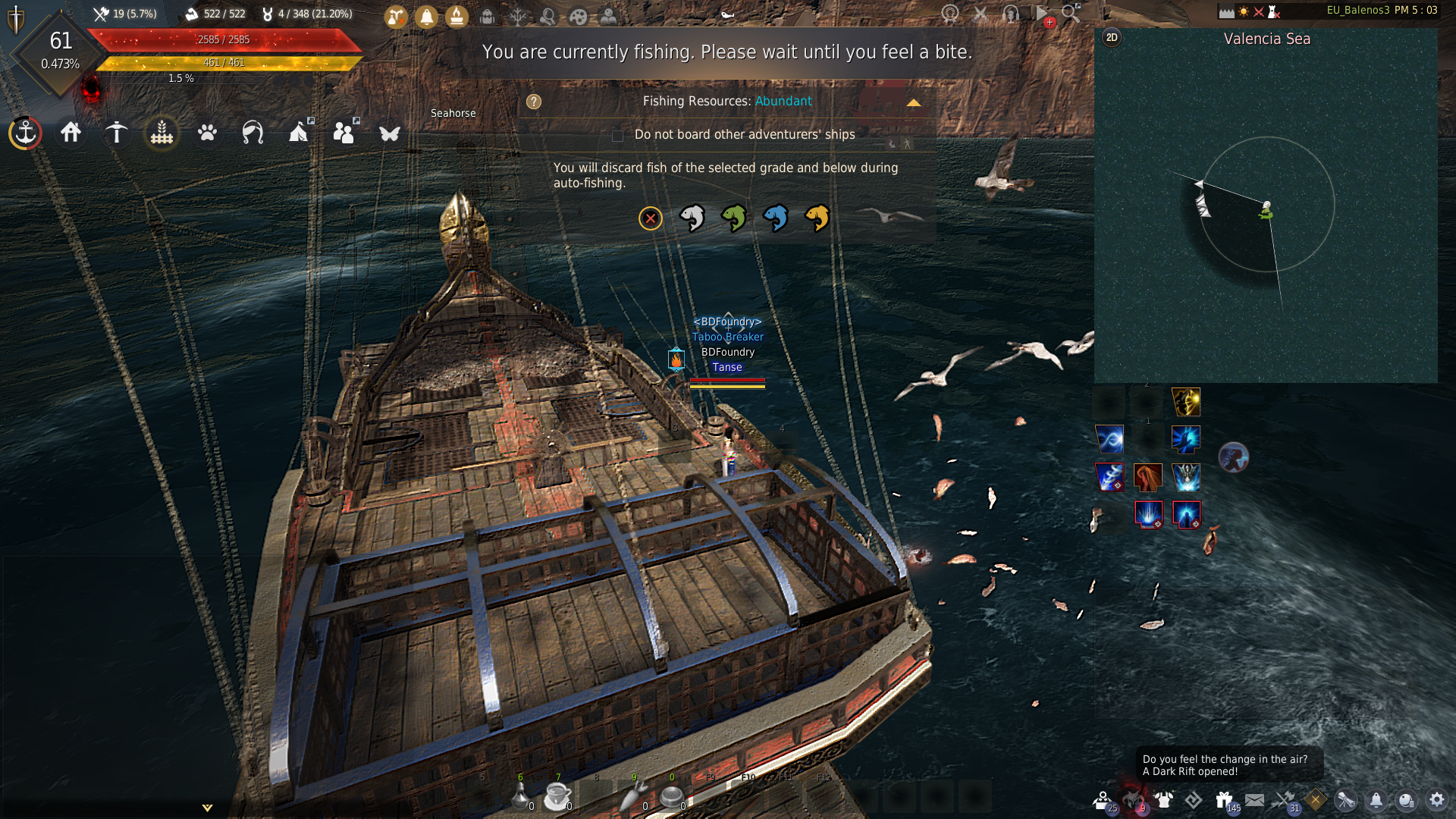Choose the white fish grade discard option
This screenshot has height=819, width=1456.
coord(692,218)
